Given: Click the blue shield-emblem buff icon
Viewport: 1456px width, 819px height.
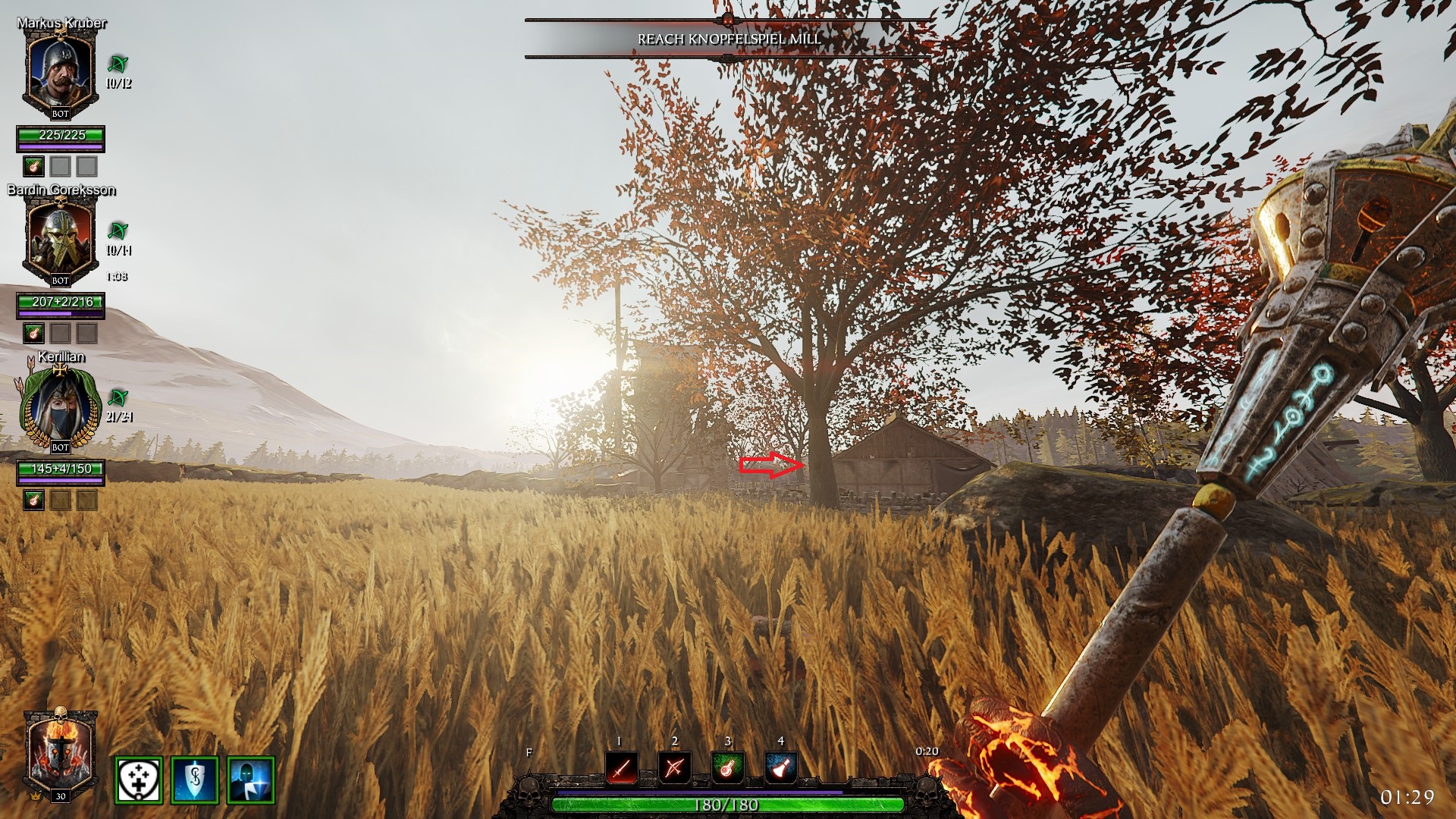Looking at the screenshot, I should (x=195, y=780).
